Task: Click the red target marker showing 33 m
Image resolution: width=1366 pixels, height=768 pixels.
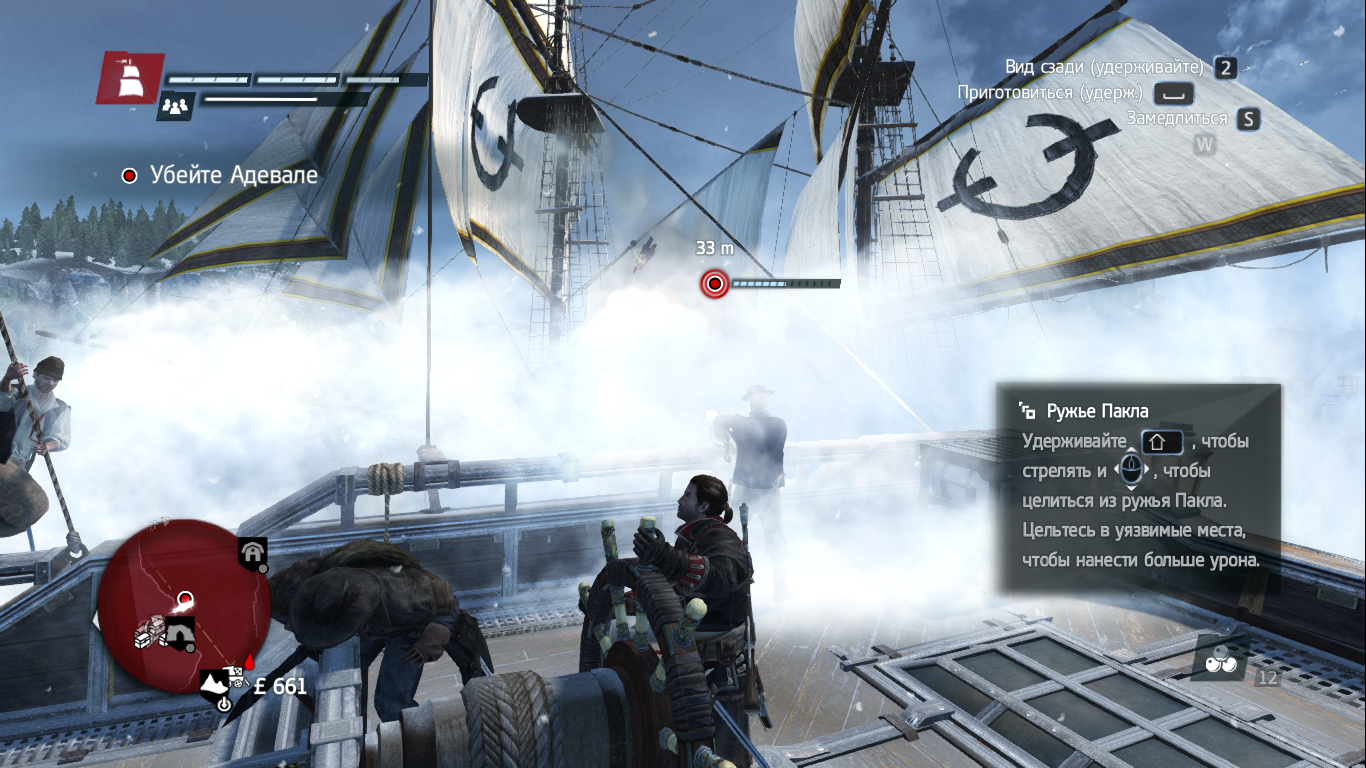Action: tap(714, 284)
